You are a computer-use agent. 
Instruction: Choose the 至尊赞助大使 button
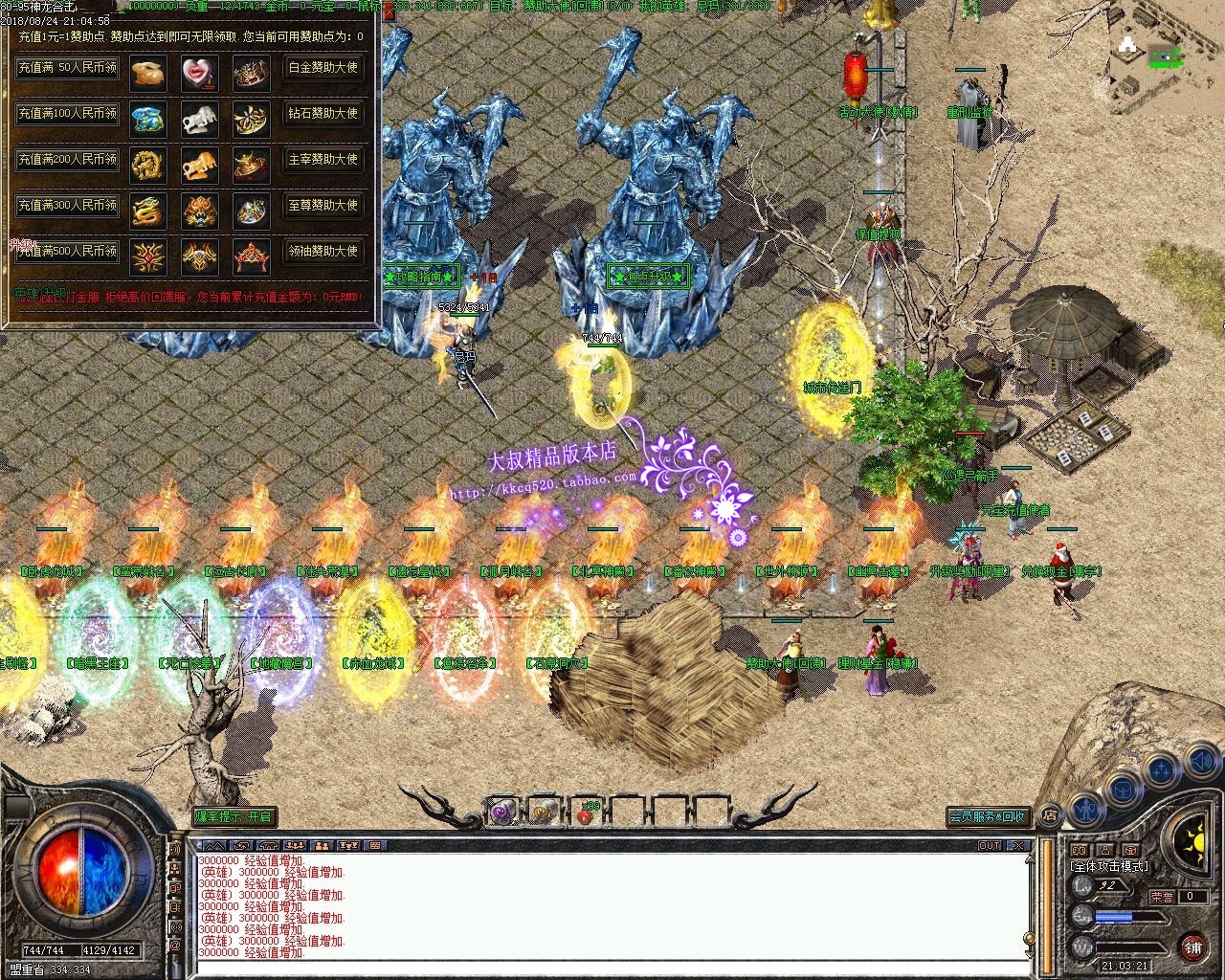323,205
